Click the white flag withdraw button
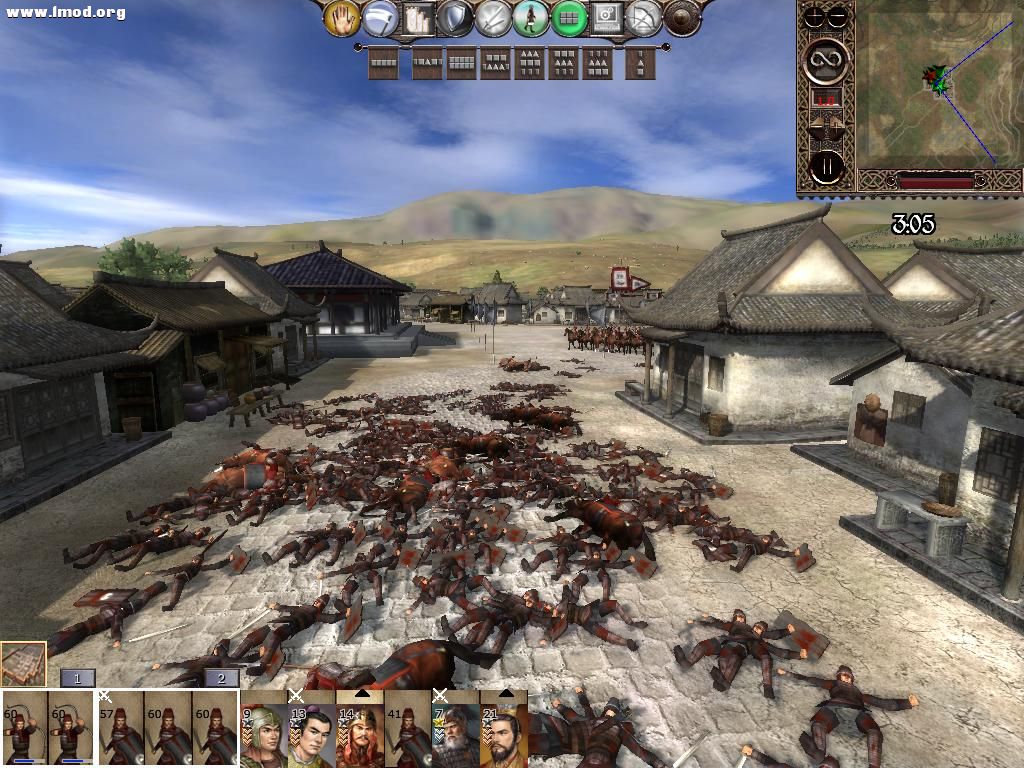The image size is (1024, 768). (379, 17)
